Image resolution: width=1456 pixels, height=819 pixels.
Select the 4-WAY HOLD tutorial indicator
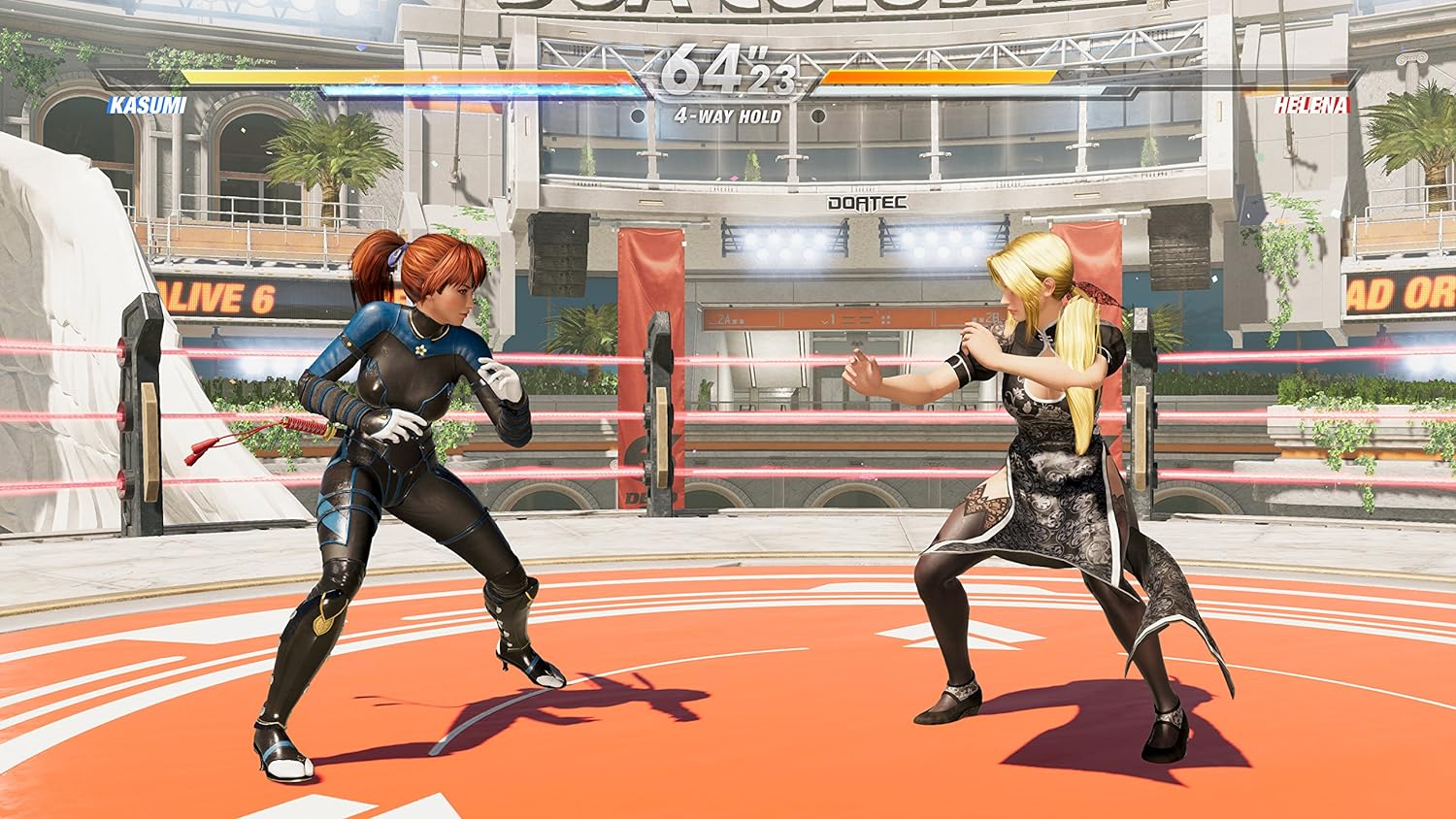tap(728, 115)
